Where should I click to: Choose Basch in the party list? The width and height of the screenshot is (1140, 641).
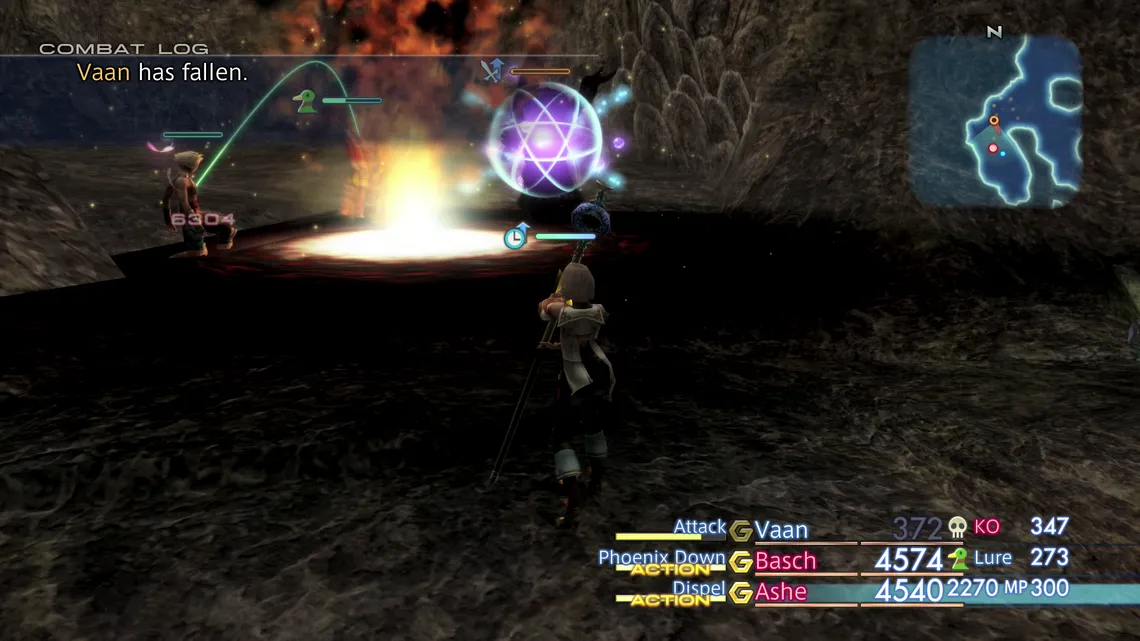pos(785,561)
